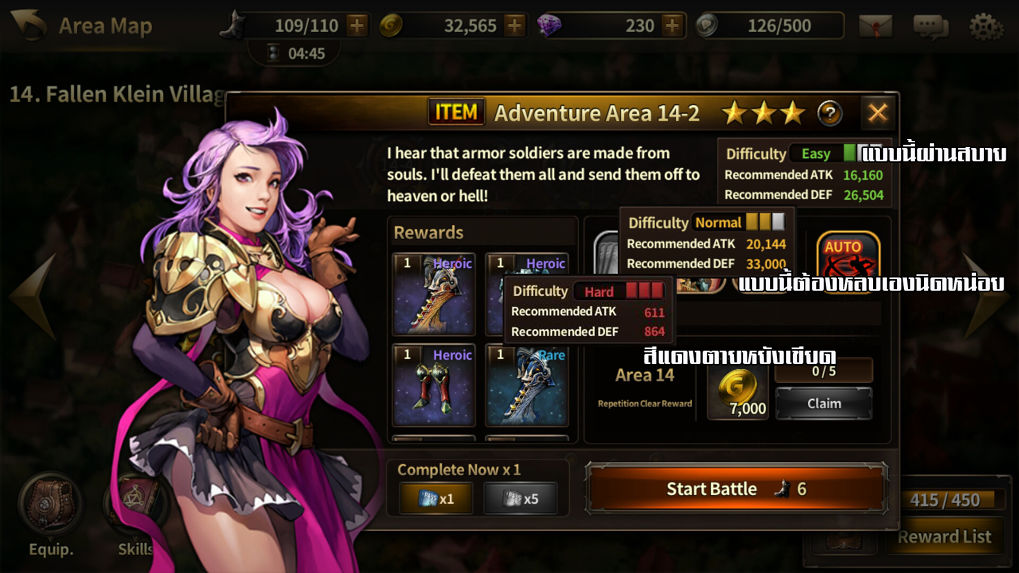Go to the previous area with left arrow
Image resolution: width=1019 pixels, height=573 pixels.
tap(30, 295)
